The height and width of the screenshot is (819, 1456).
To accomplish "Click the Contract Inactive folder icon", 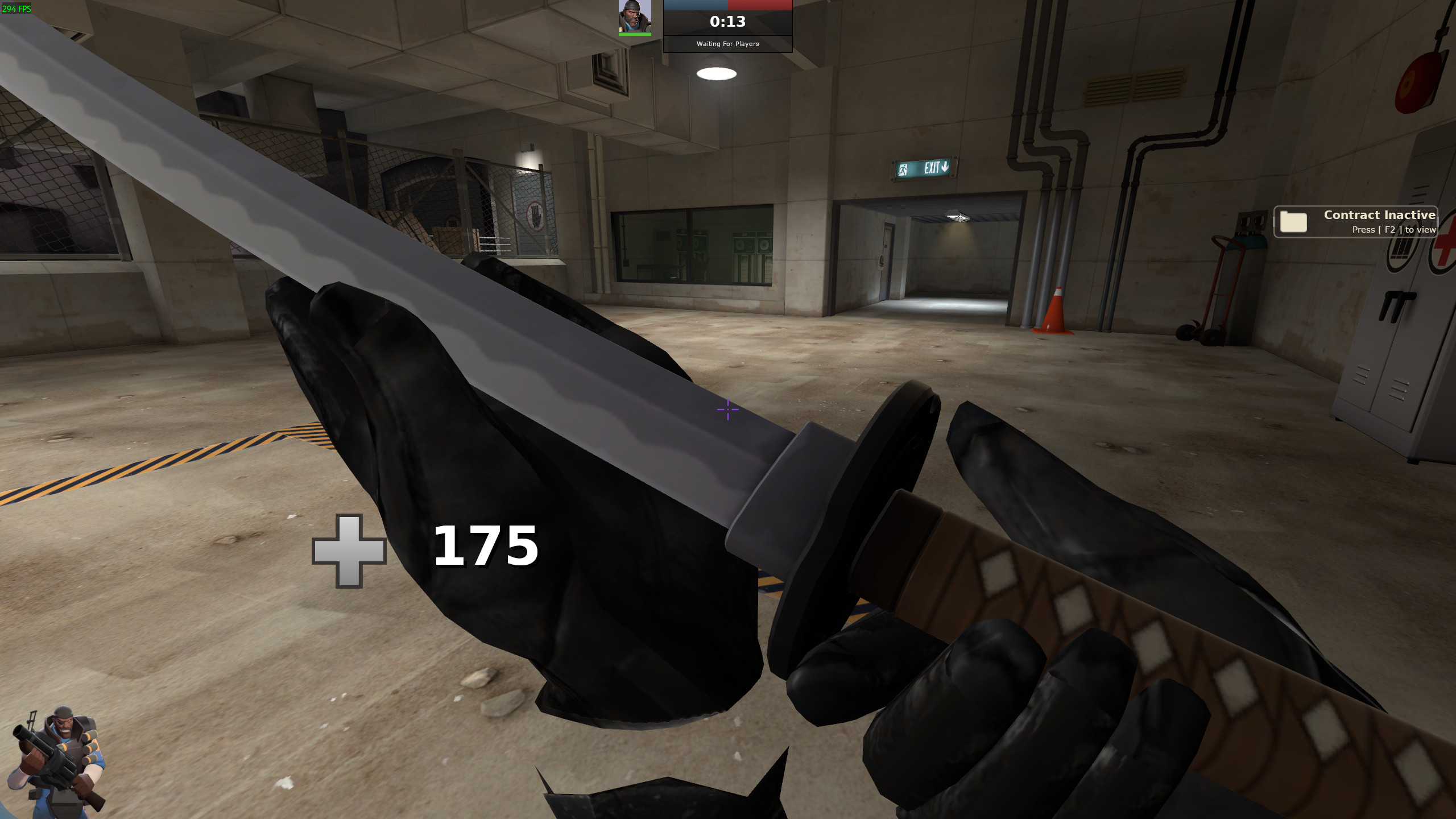I will pyautogui.click(x=1294, y=221).
